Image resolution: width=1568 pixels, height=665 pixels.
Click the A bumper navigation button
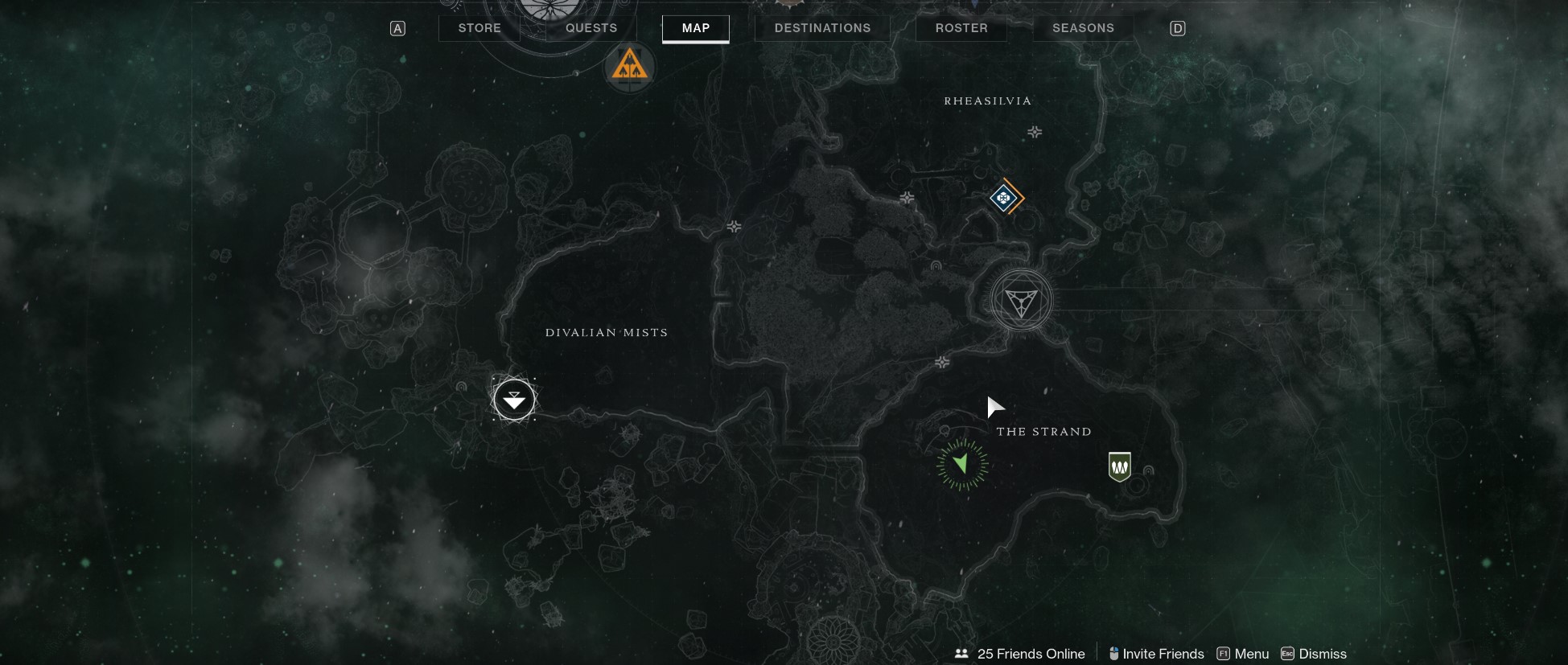pyautogui.click(x=396, y=27)
